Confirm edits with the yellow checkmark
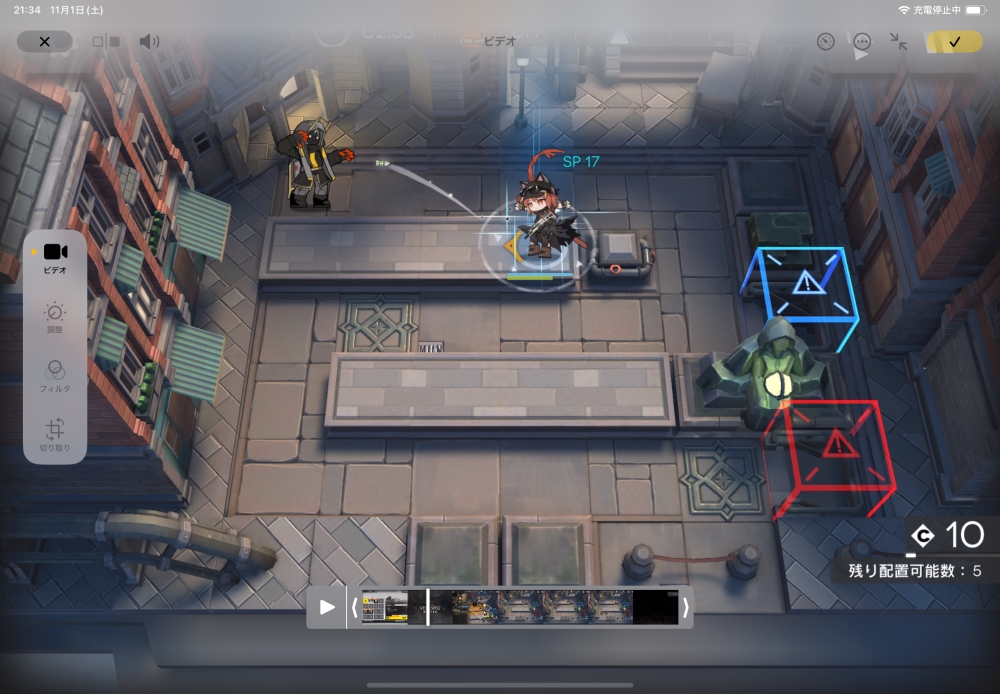Viewport: 1000px width, 694px height. [x=954, y=42]
